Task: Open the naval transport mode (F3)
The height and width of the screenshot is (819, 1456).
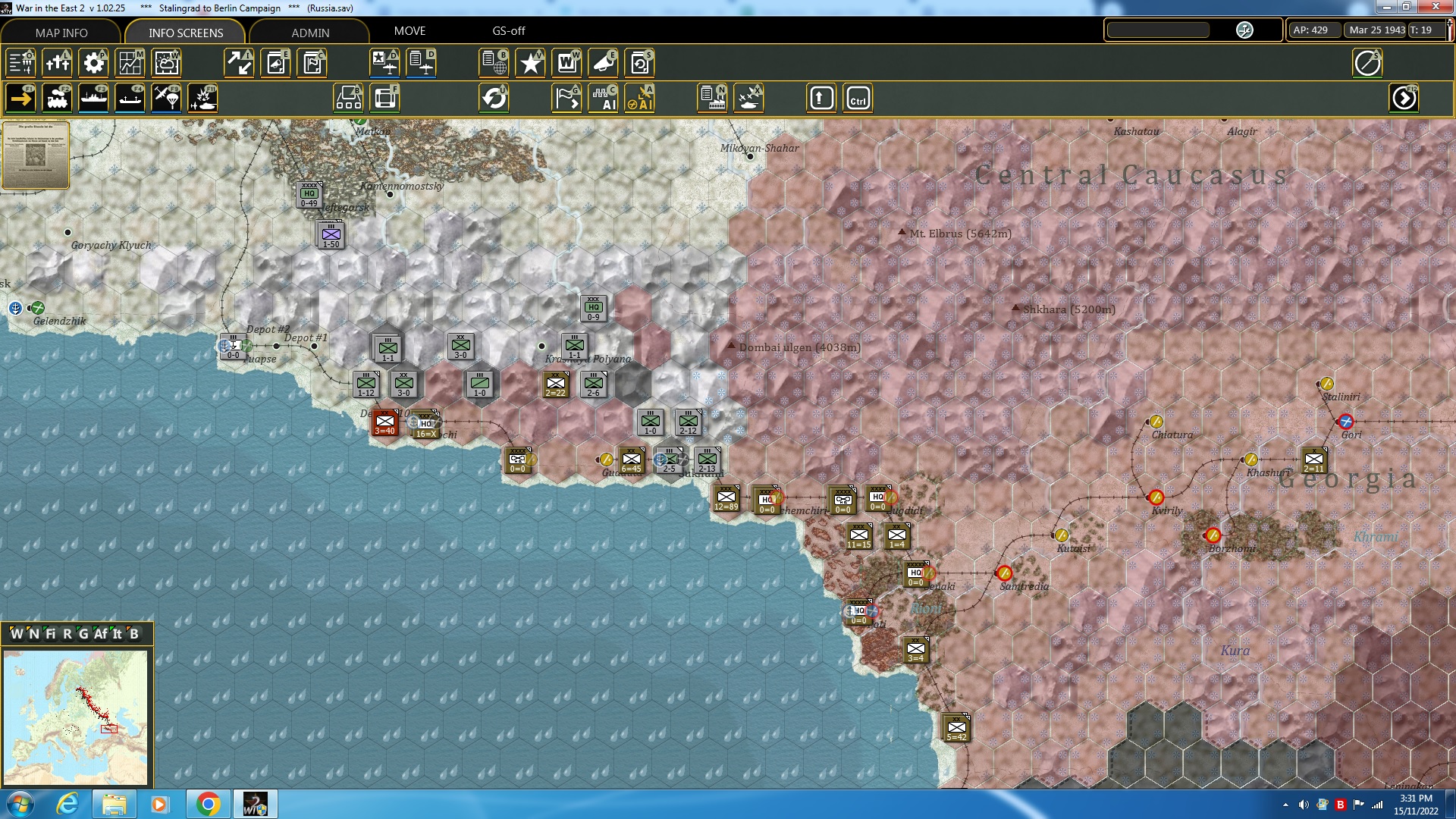Action: click(x=95, y=97)
